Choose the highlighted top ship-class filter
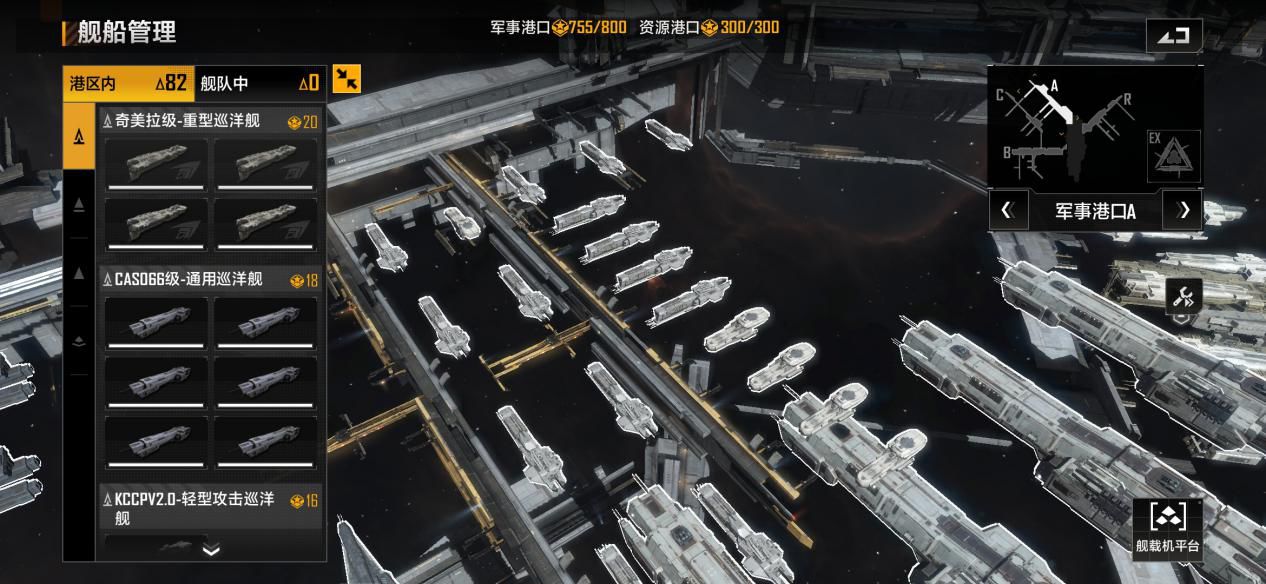 [79, 136]
